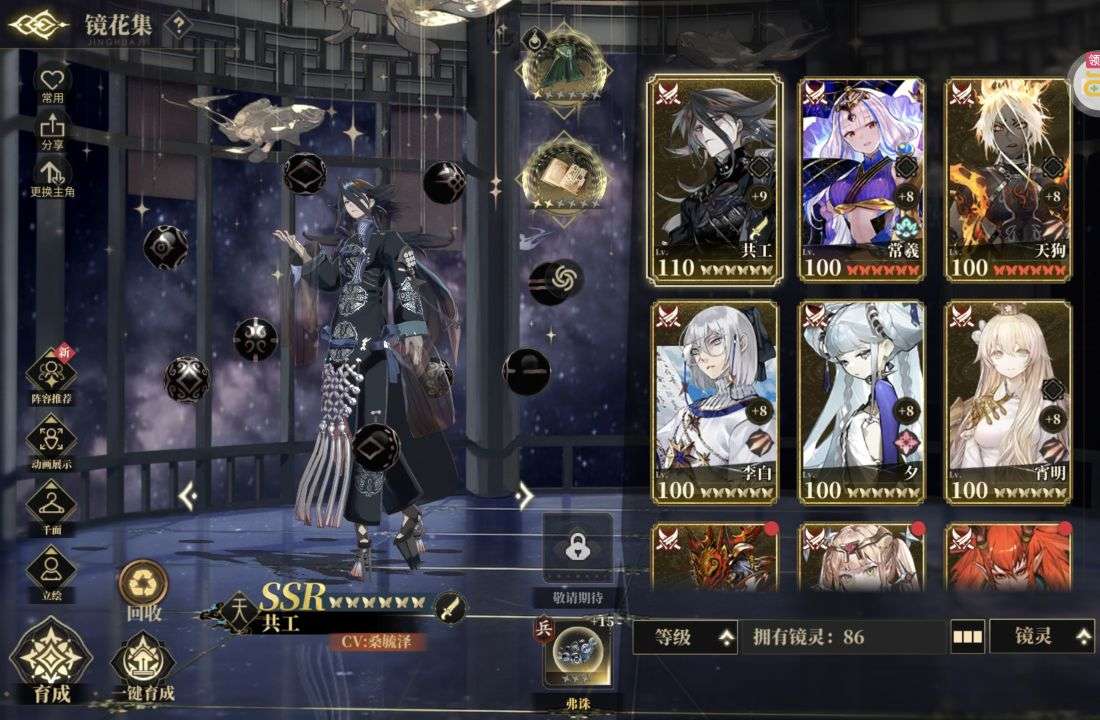Add character to 常用 favorites
The height and width of the screenshot is (720, 1100).
point(52,82)
